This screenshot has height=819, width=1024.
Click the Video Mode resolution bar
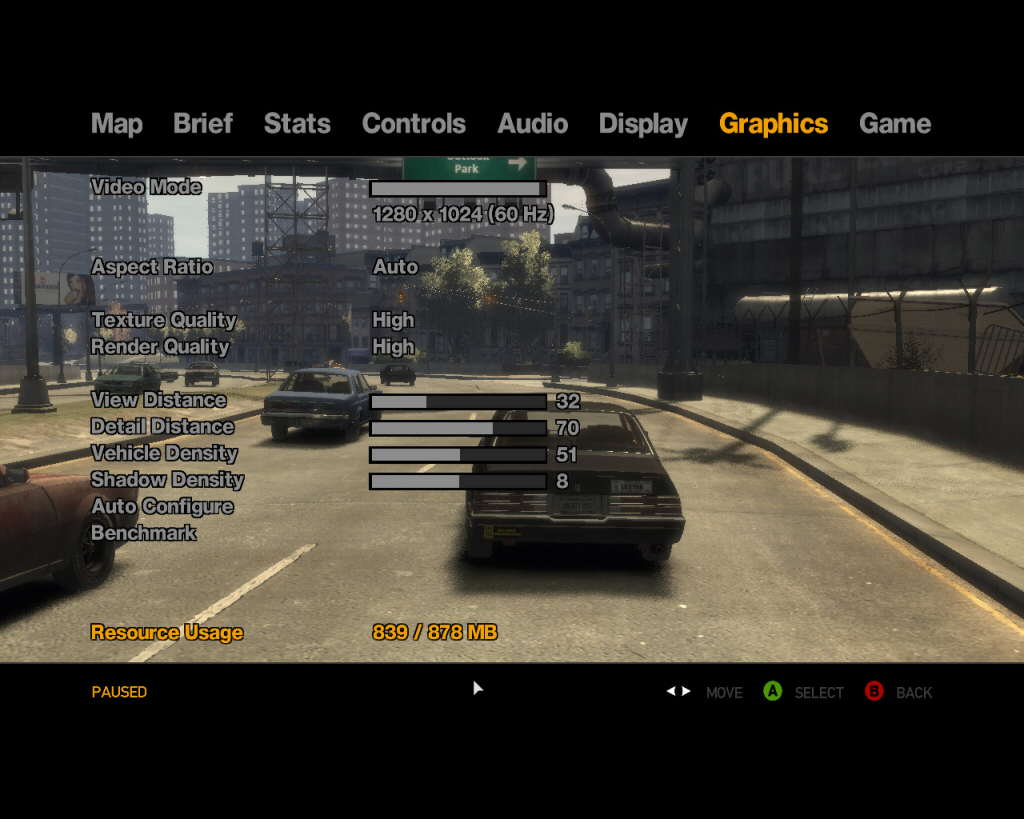click(x=458, y=188)
